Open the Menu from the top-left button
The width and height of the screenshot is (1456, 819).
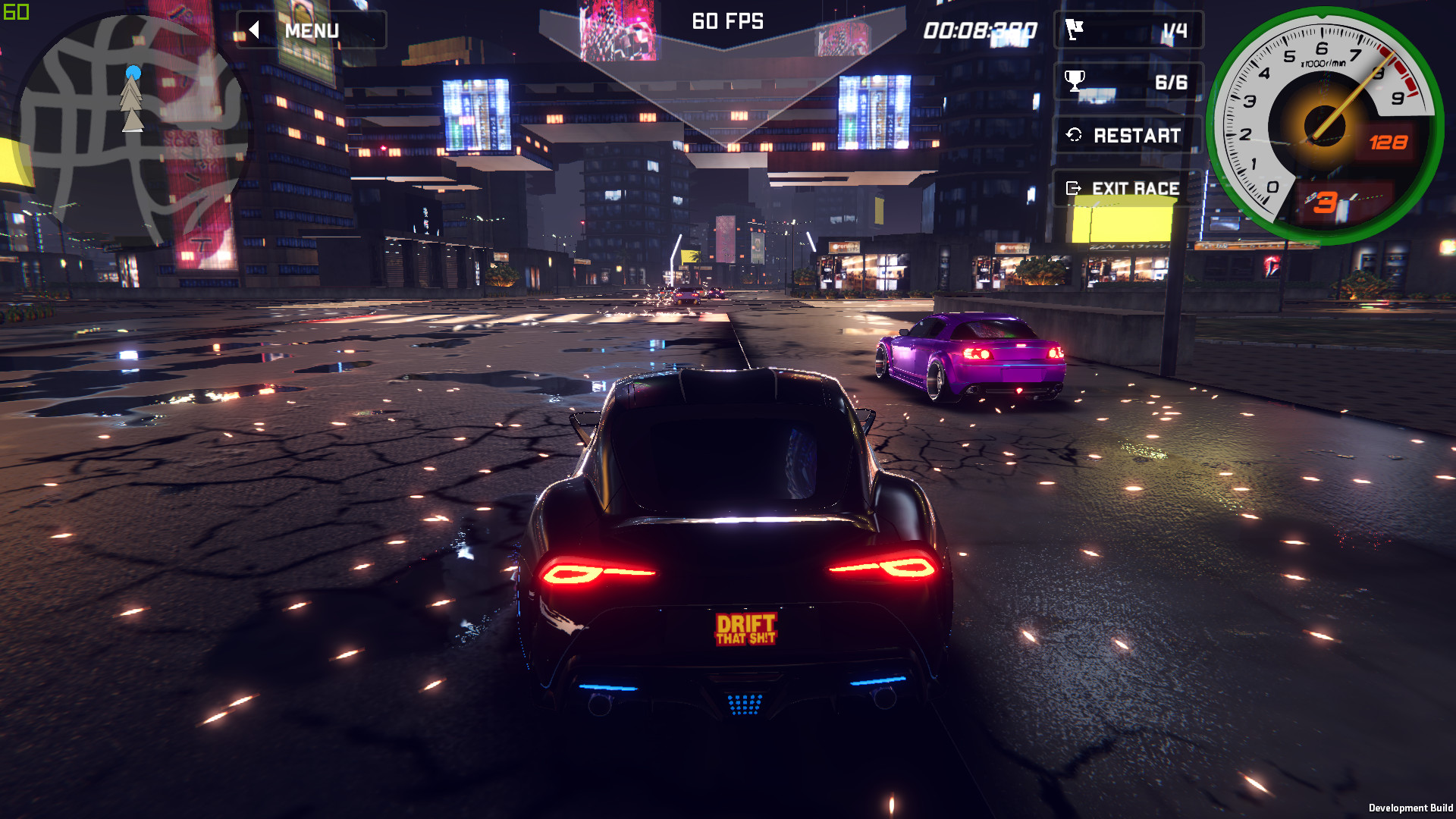pyautogui.click(x=311, y=30)
